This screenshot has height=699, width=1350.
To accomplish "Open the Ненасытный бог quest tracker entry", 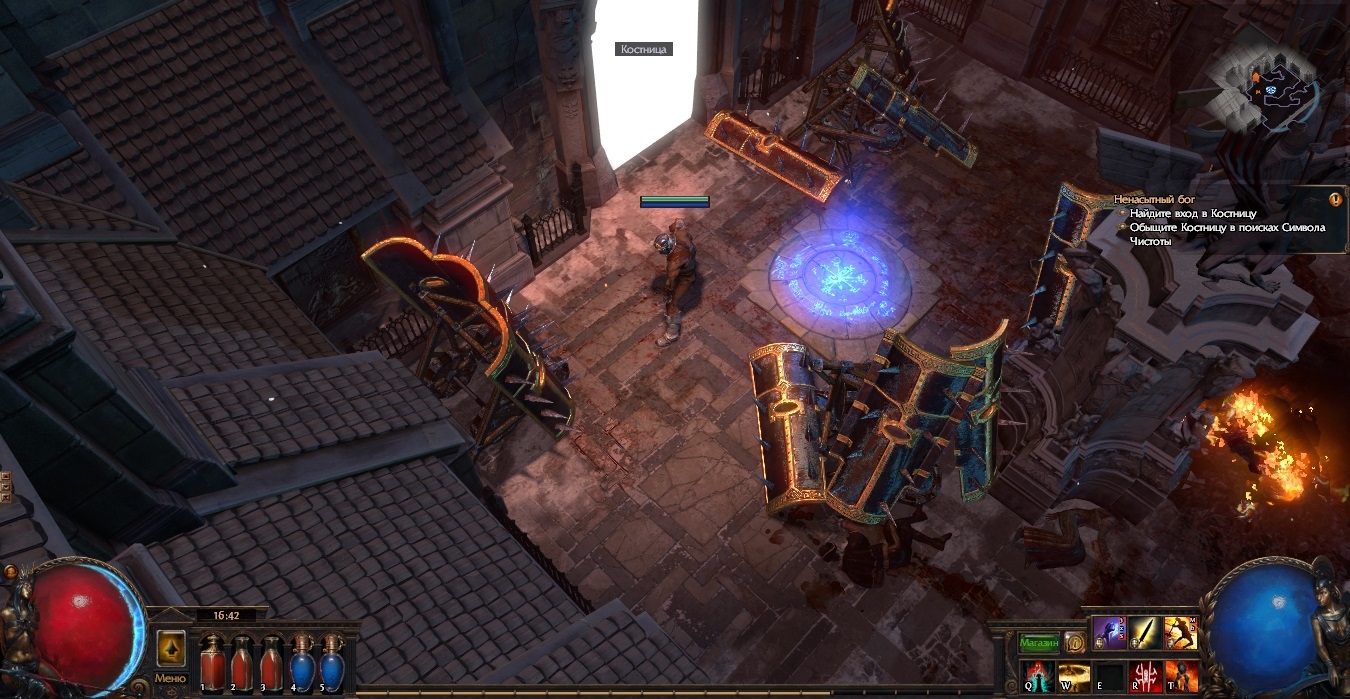I will pos(1154,200).
